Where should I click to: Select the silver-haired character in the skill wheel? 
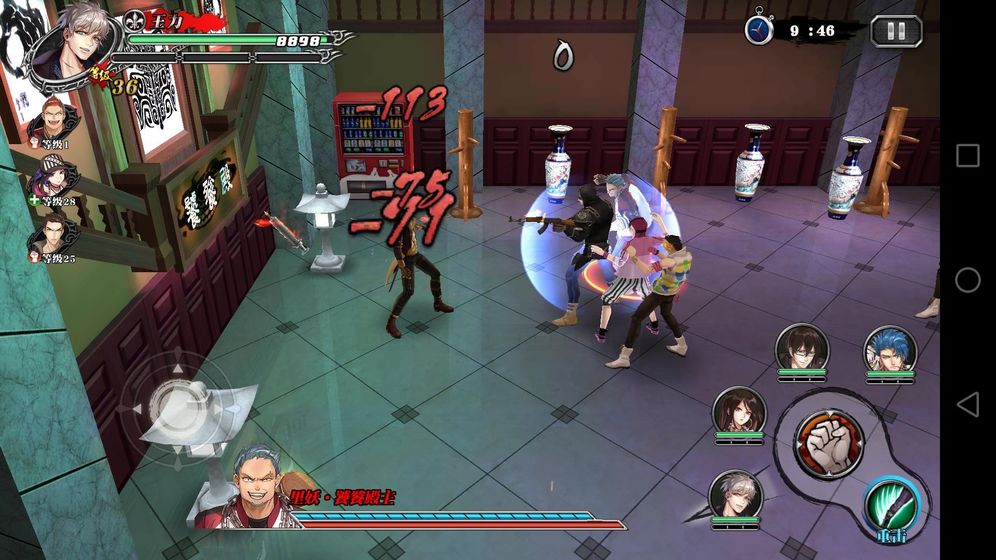point(735,495)
